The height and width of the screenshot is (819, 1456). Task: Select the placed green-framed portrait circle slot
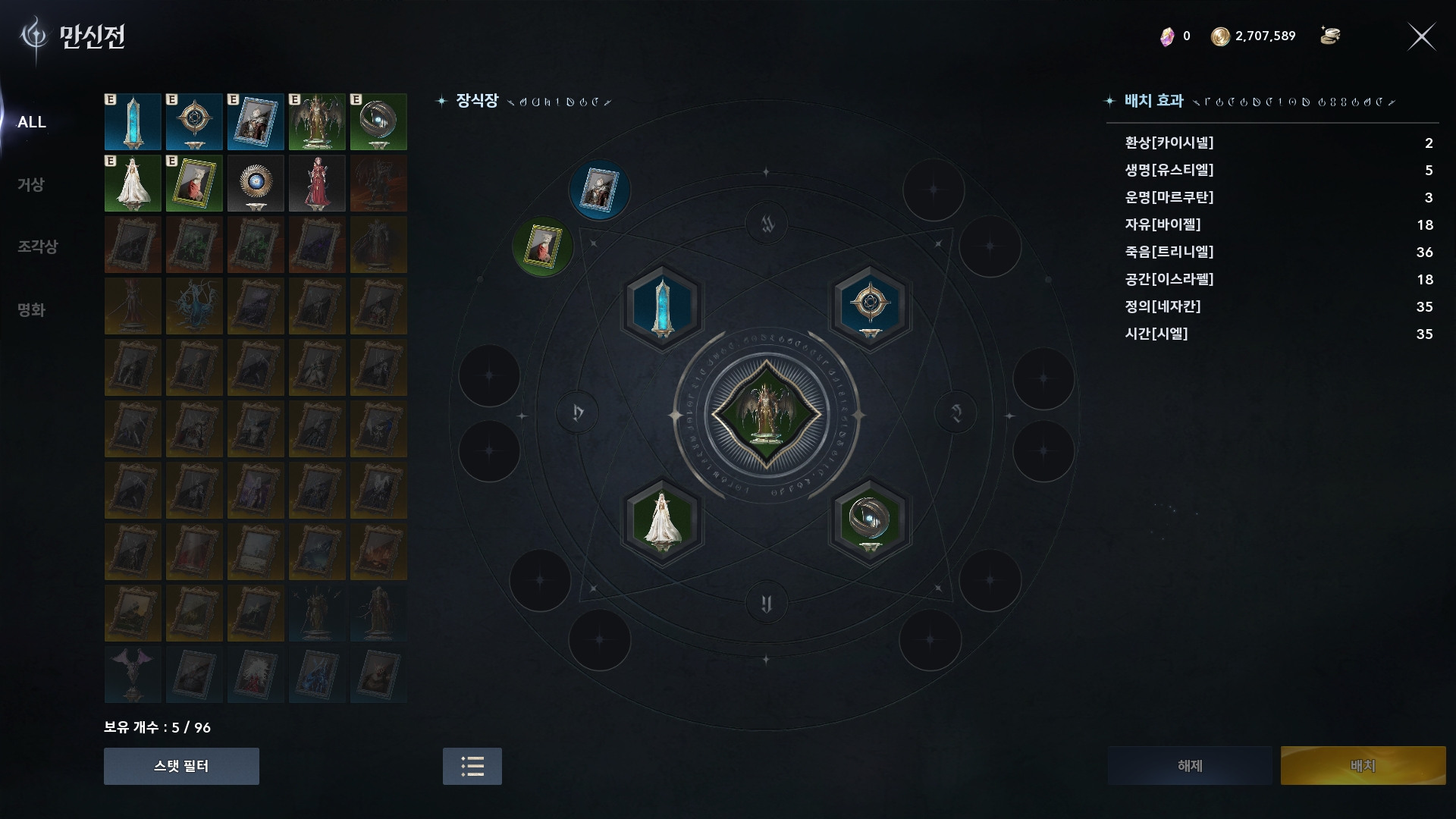point(543,246)
